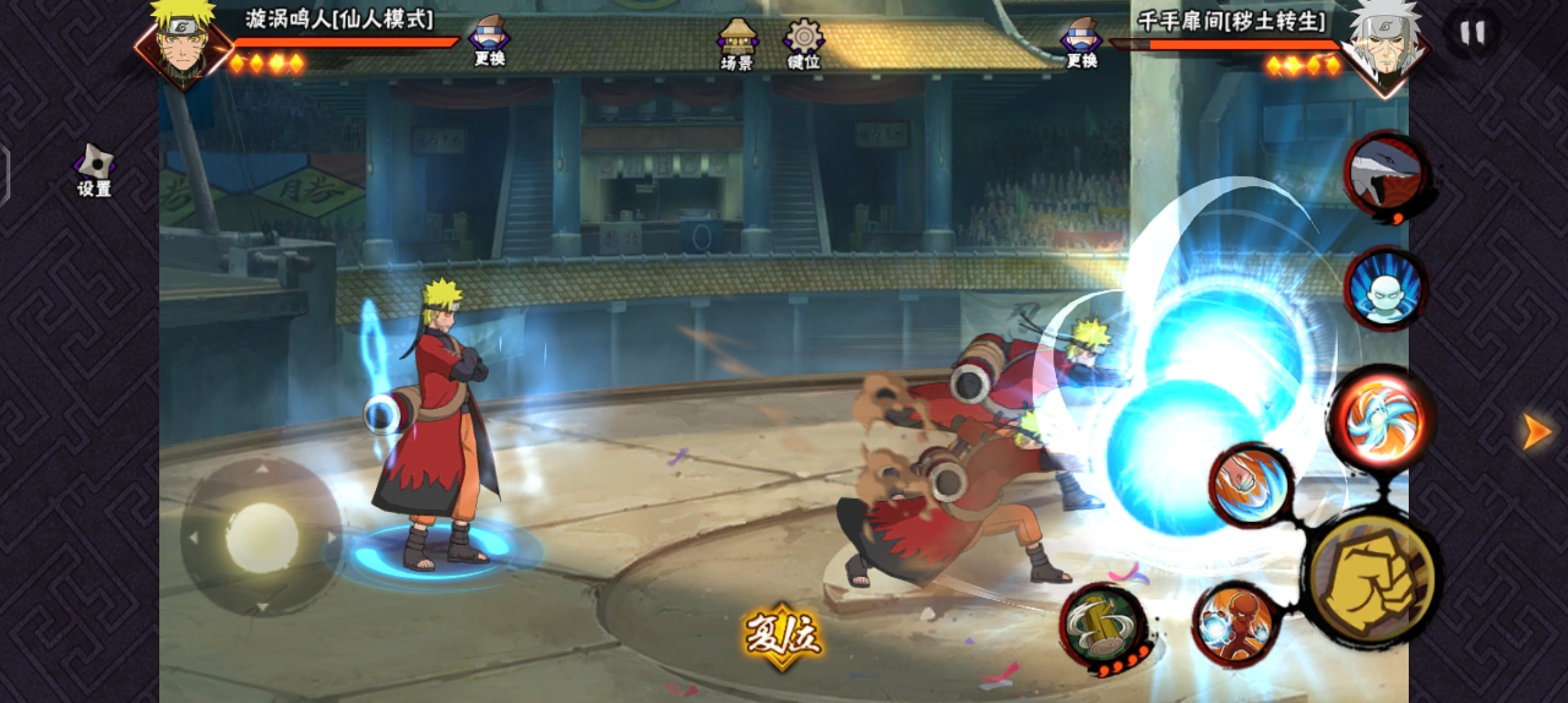Image resolution: width=1568 pixels, height=703 pixels.
Task: Swap the right opponent character with 更换
Action: pyautogui.click(x=1082, y=43)
